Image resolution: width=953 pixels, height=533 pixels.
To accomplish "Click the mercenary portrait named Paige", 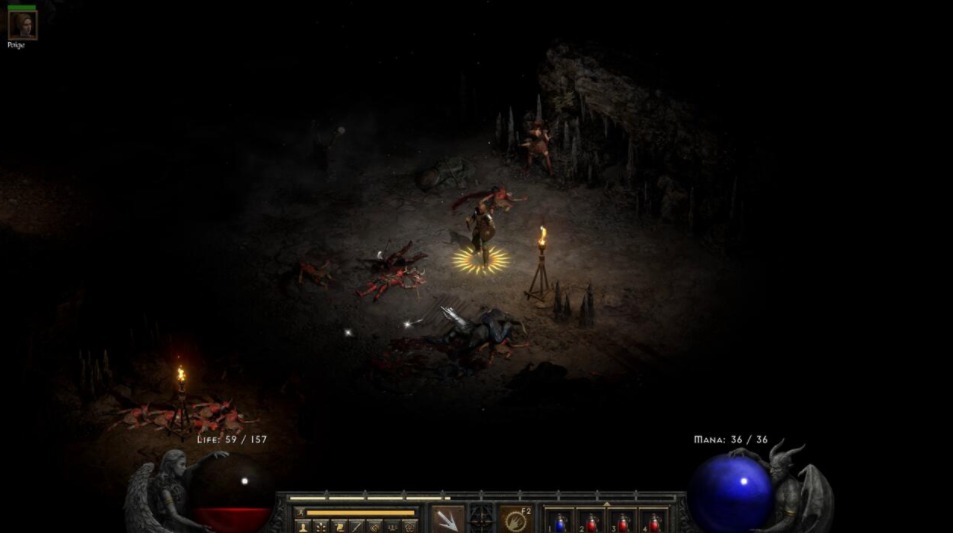I will click(x=22, y=24).
